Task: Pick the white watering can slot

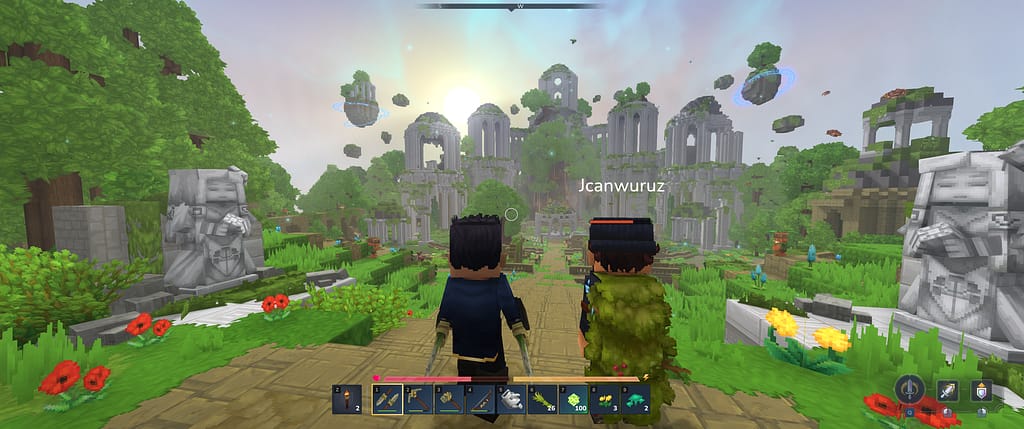Action: (511, 398)
